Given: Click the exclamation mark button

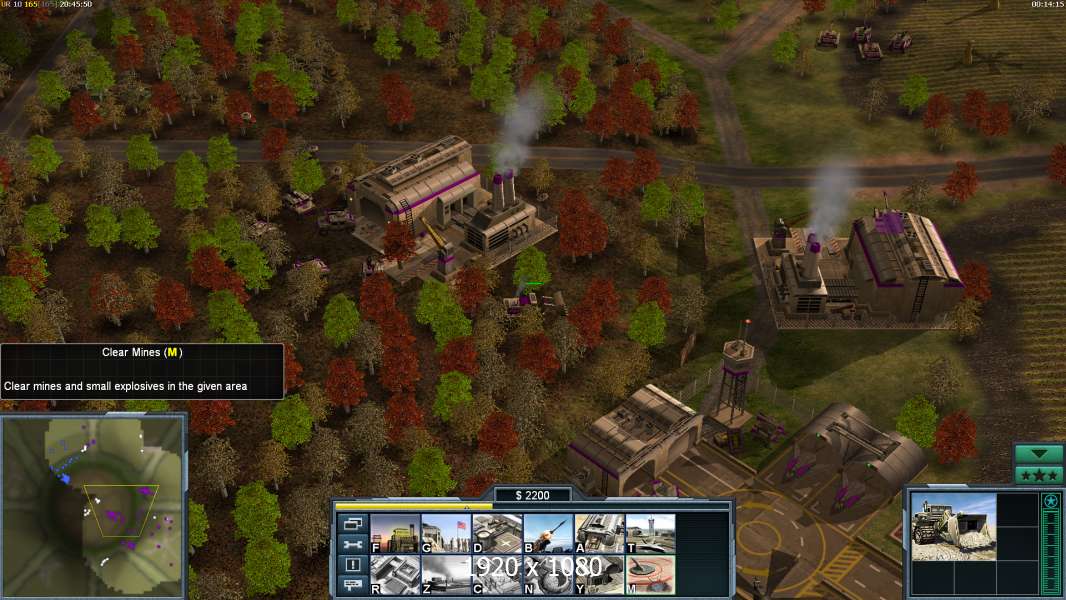Looking at the screenshot, I should [352, 565].
